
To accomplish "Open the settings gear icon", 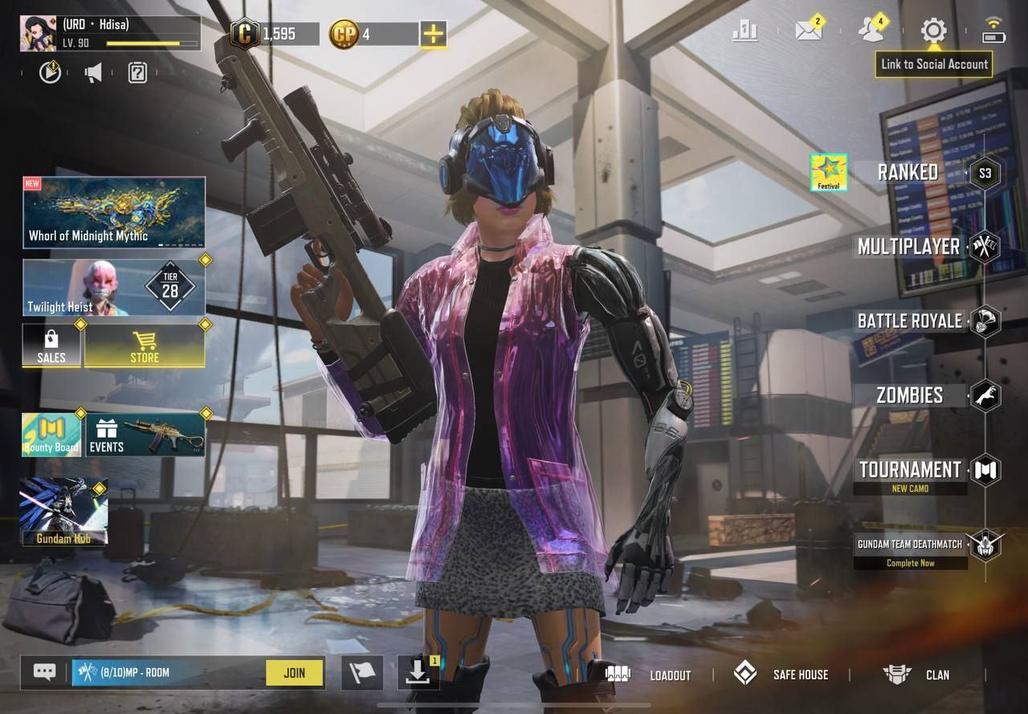I will [x=933, y=31].
